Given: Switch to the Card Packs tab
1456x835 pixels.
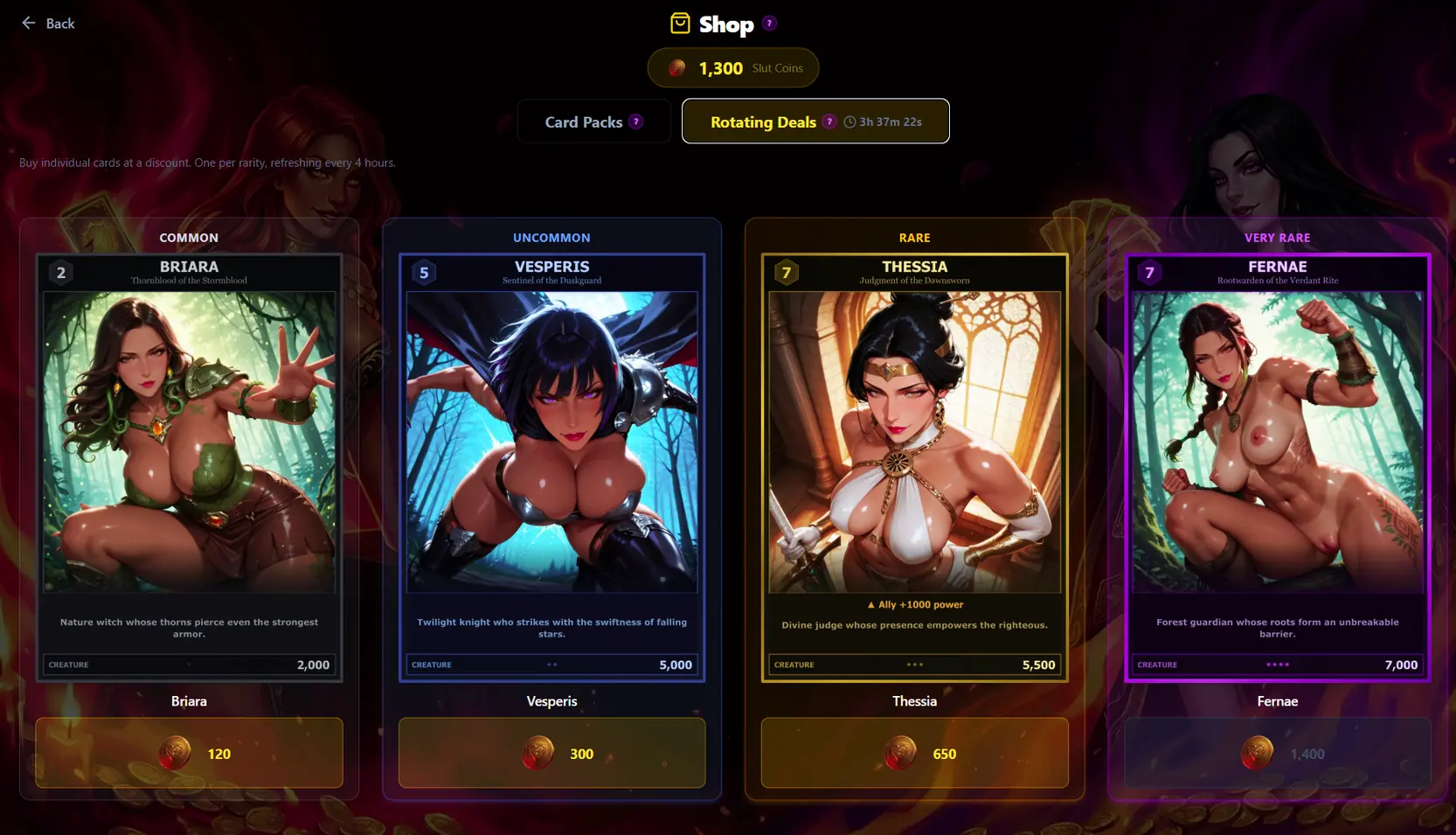Looking at the screenshot, I should (x=583, y=122).
